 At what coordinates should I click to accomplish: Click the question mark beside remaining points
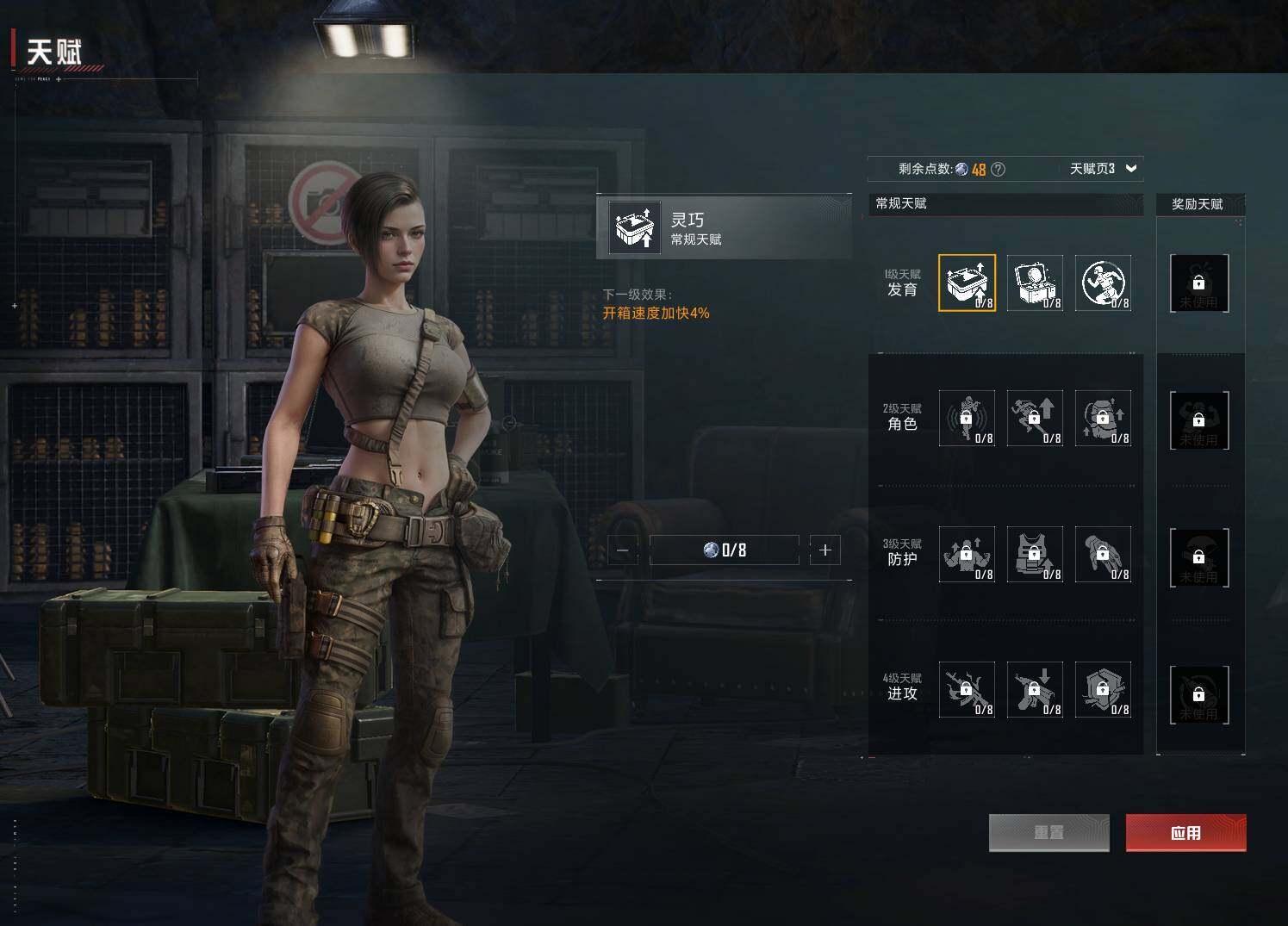tap(999, 170)
